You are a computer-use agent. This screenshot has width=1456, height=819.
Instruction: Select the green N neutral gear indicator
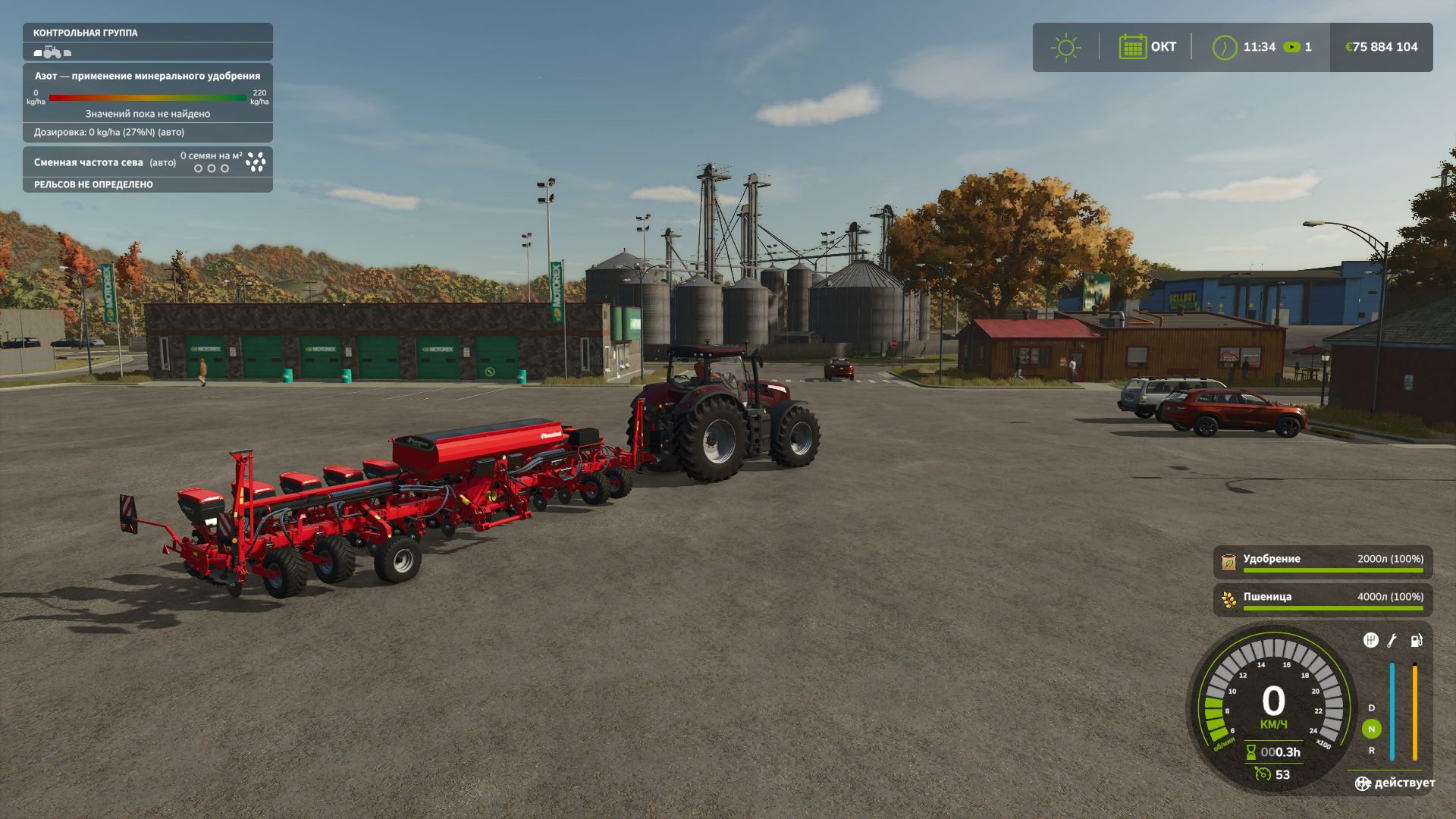tap(1371, 729)
